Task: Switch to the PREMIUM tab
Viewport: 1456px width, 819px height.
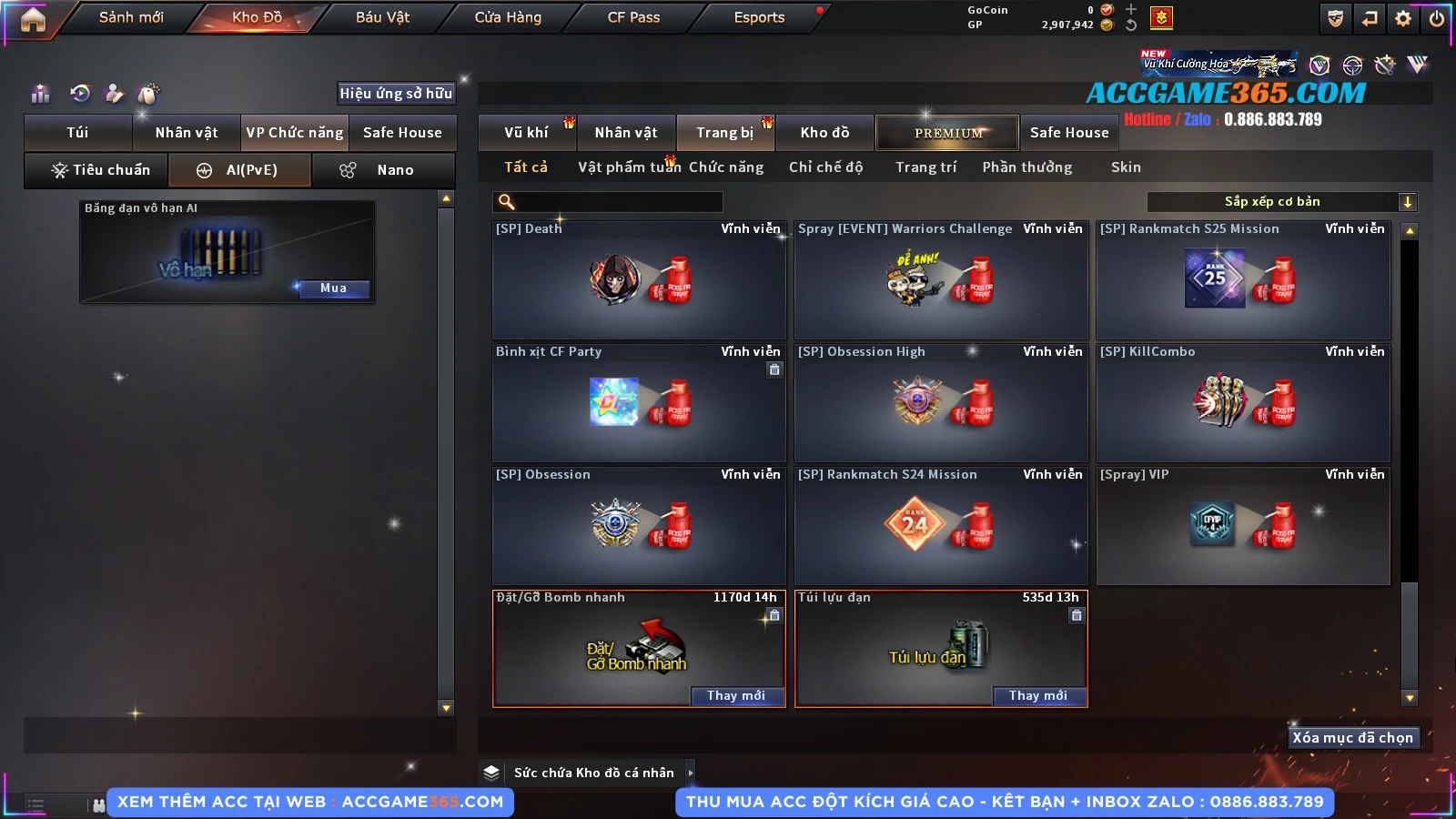Action: click(x=947, y=133)
